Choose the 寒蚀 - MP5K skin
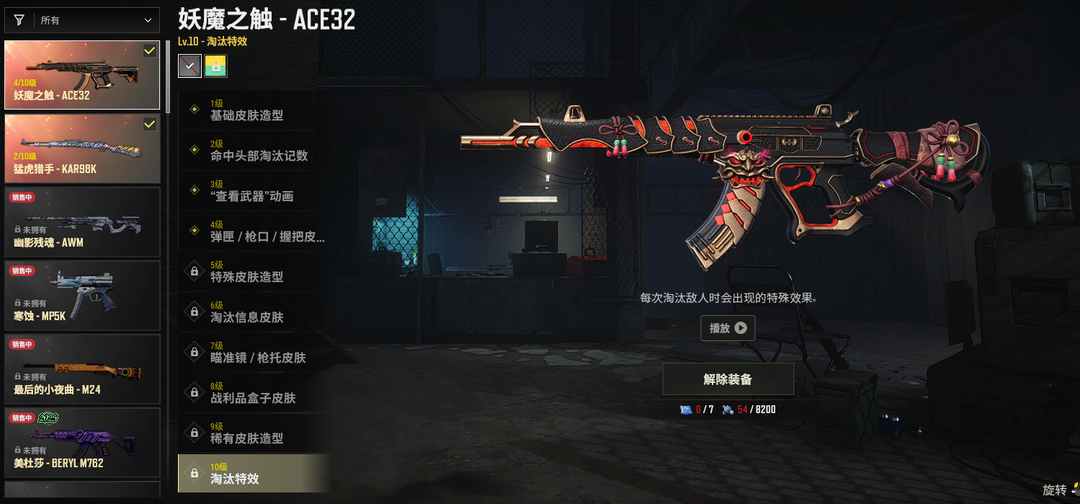This screenshot has width=1080, height=504. [82, 295]
